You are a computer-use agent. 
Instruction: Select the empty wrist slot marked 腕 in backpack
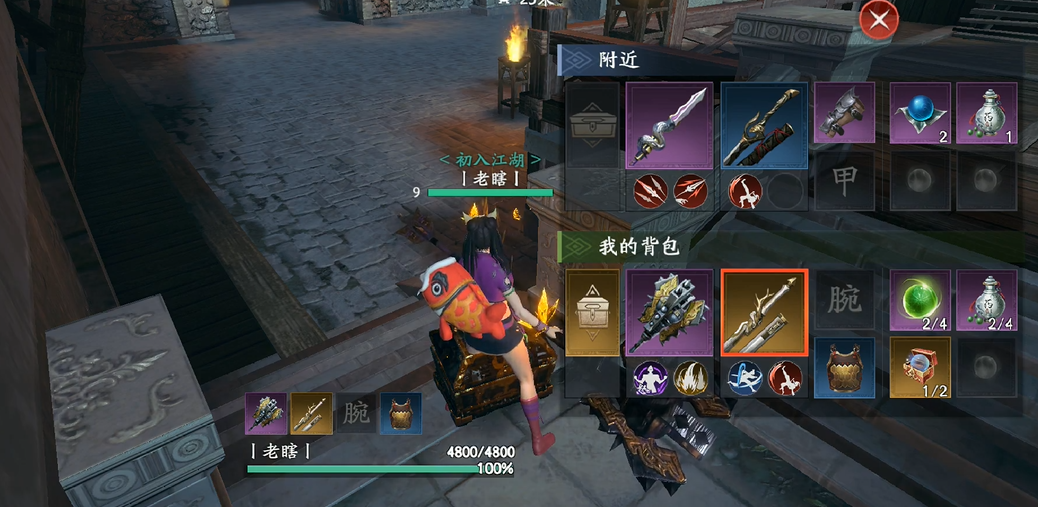[x=844, y=300]
